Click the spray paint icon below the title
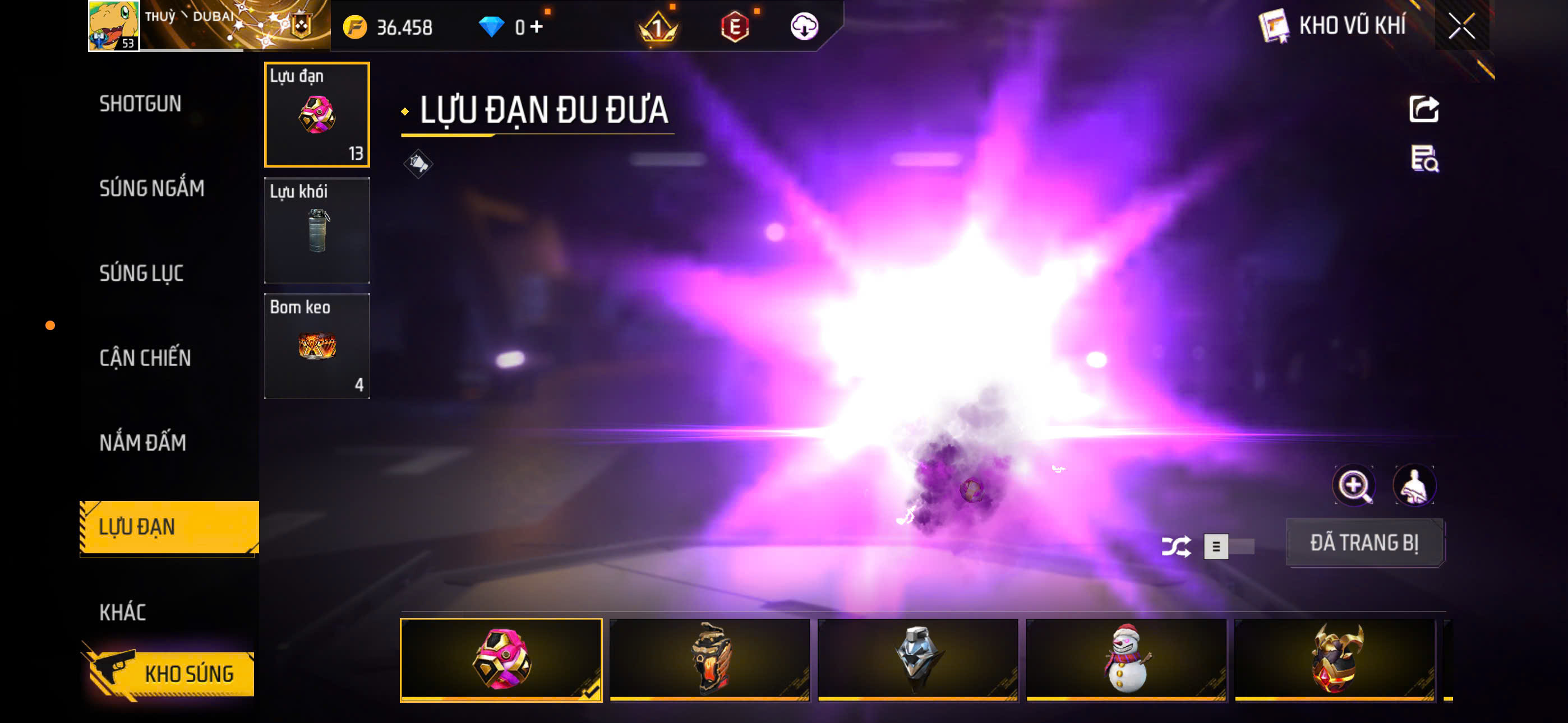Viewport: 1568px width, 723px height. coord(419,163)
